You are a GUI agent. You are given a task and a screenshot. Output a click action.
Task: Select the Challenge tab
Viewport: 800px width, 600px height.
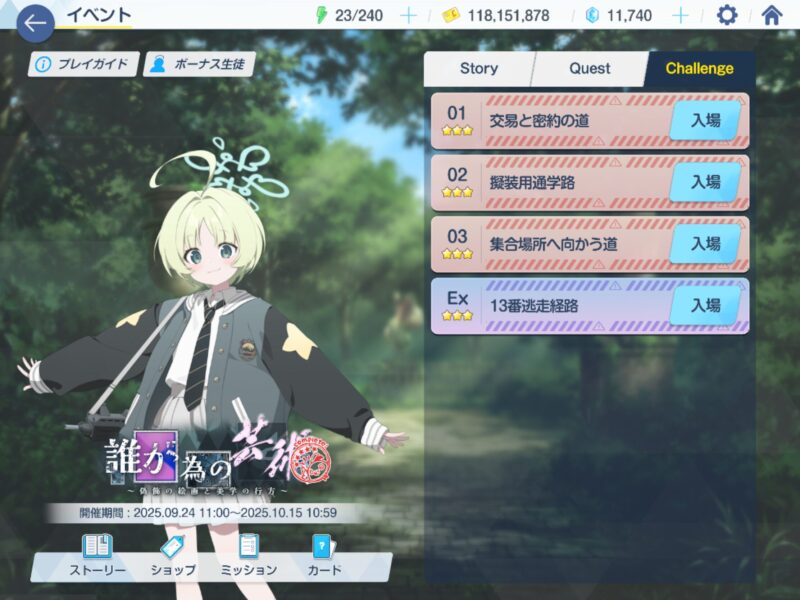click(x=699, y=69)
